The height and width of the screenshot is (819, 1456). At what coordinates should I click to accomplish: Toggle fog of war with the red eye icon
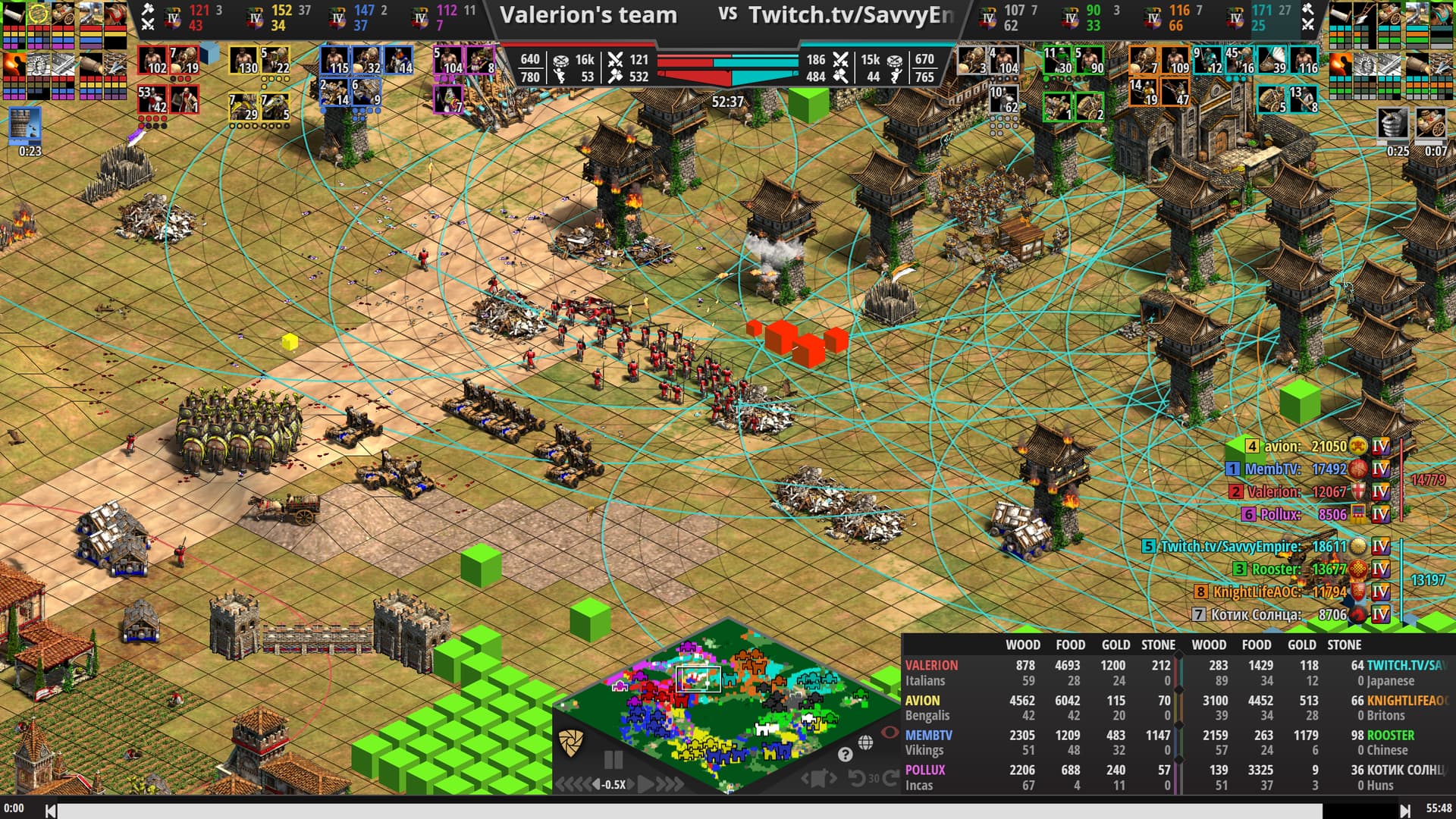click(890, 734)
